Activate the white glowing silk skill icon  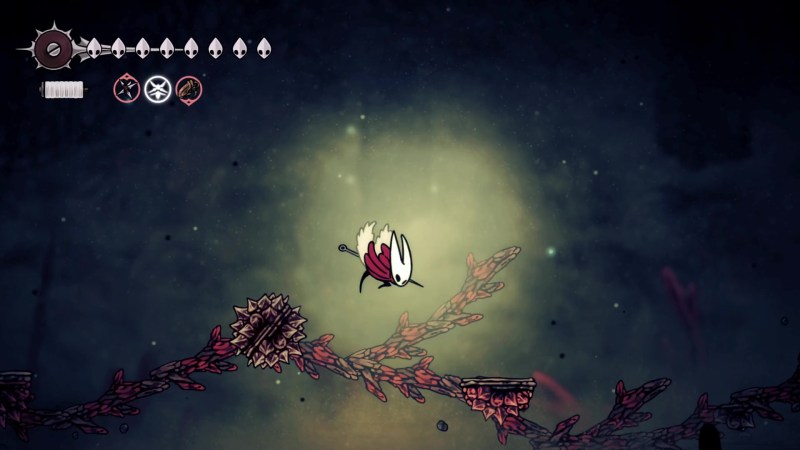point(157,90)
